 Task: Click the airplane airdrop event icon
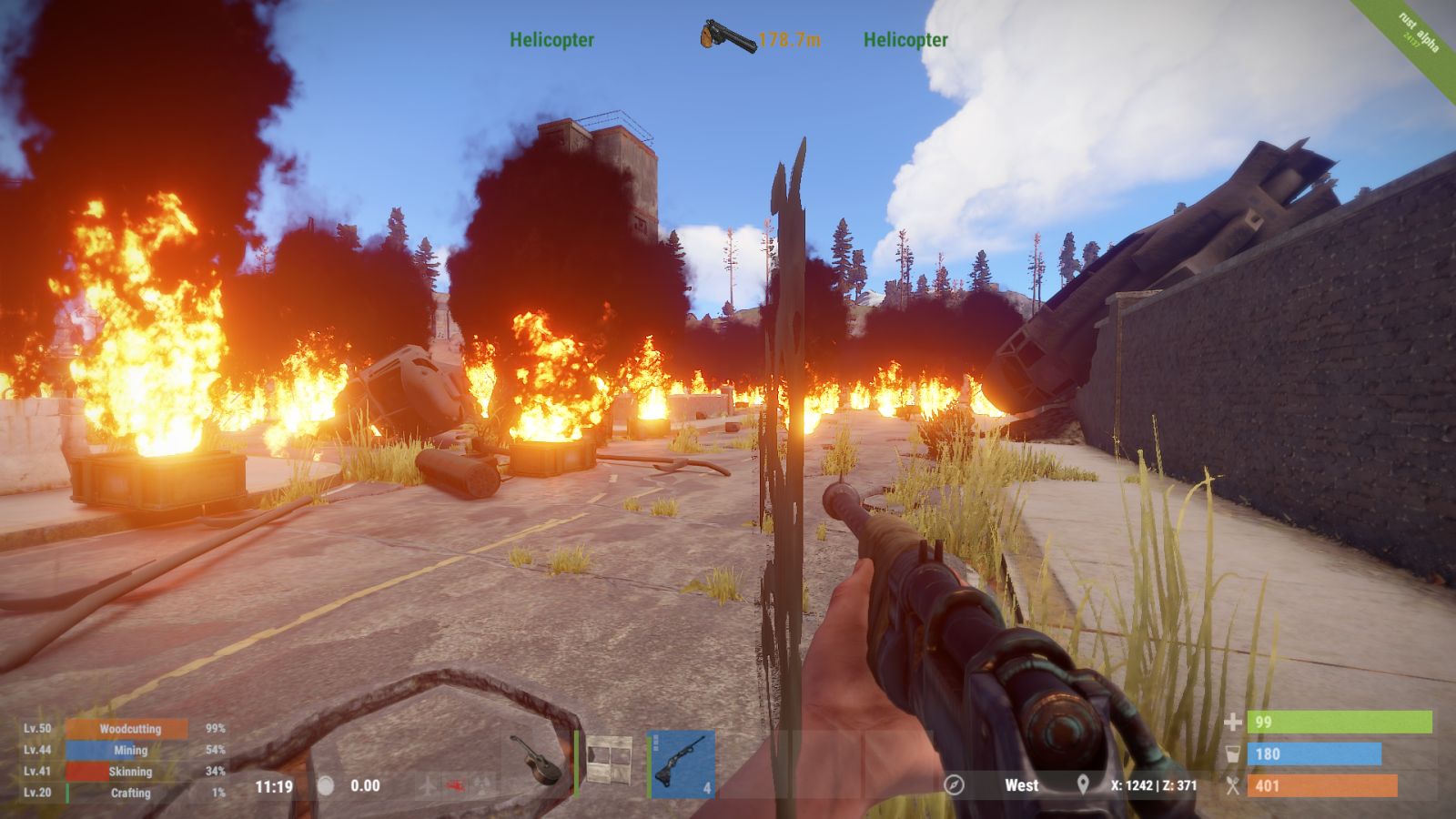pyautogui.click(x=428, y=784)
